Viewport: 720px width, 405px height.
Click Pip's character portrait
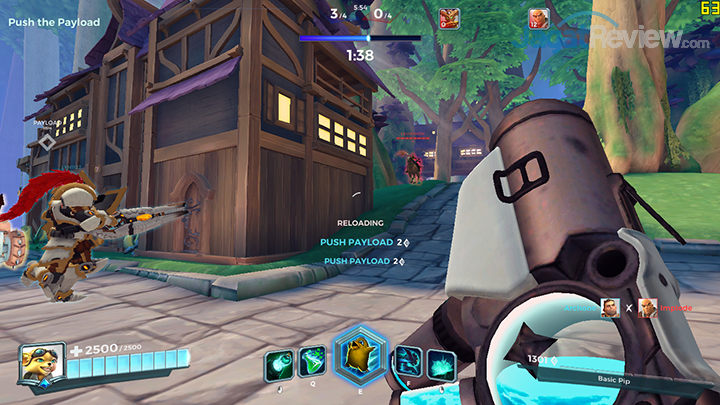coord(43,362)
